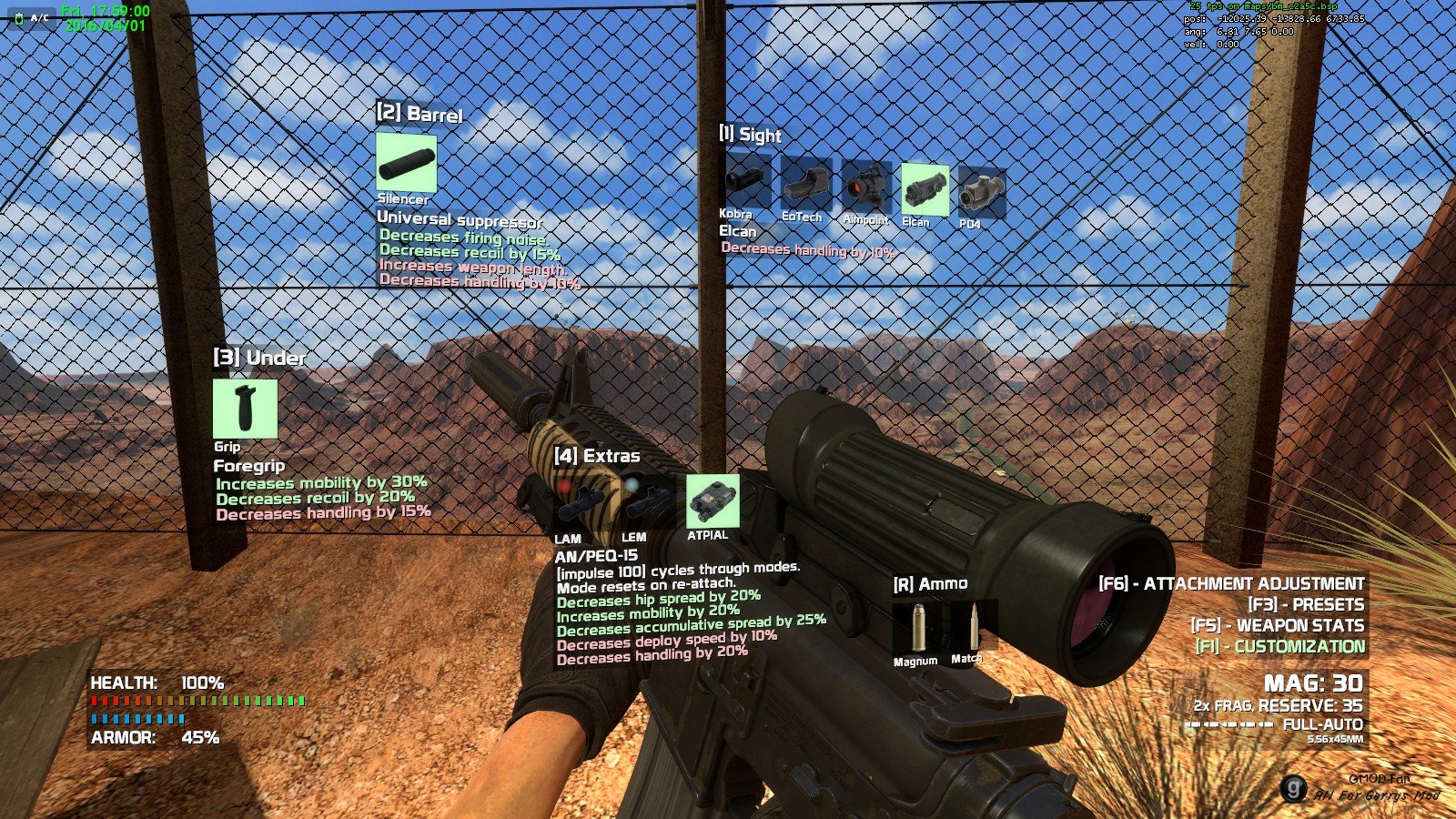The image size is (1456, 819).
Task: Choose Match ammo type
Action: point(971,624)
